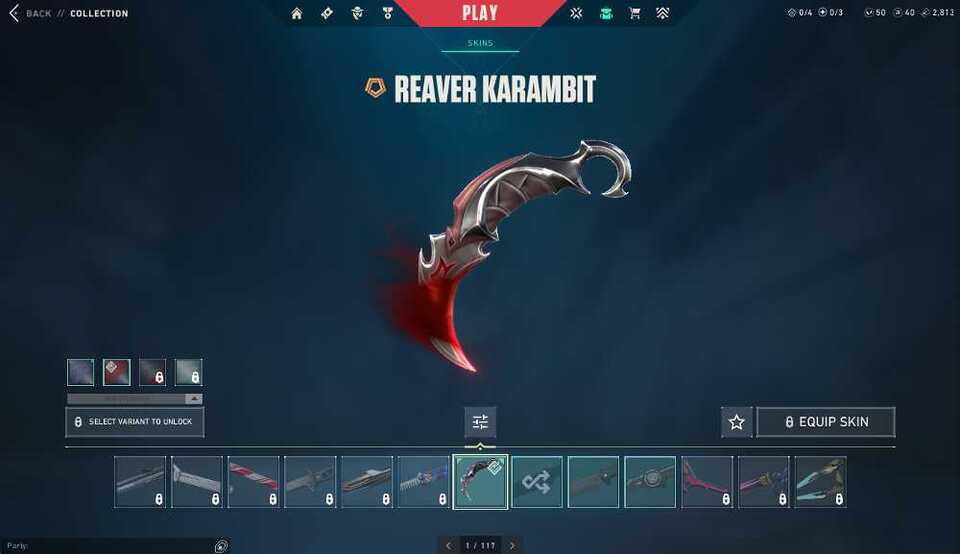Choose the red Reaver variant swatch
Viewport: 960px width, 554px height.
[x=117, y=372]
